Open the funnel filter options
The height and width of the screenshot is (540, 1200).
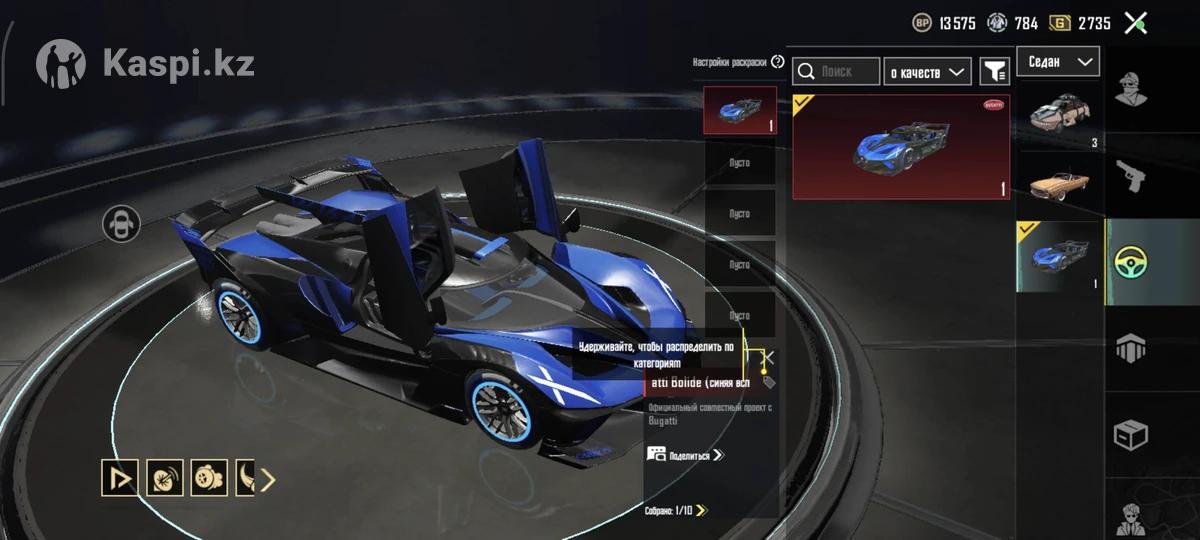point(994,71)
